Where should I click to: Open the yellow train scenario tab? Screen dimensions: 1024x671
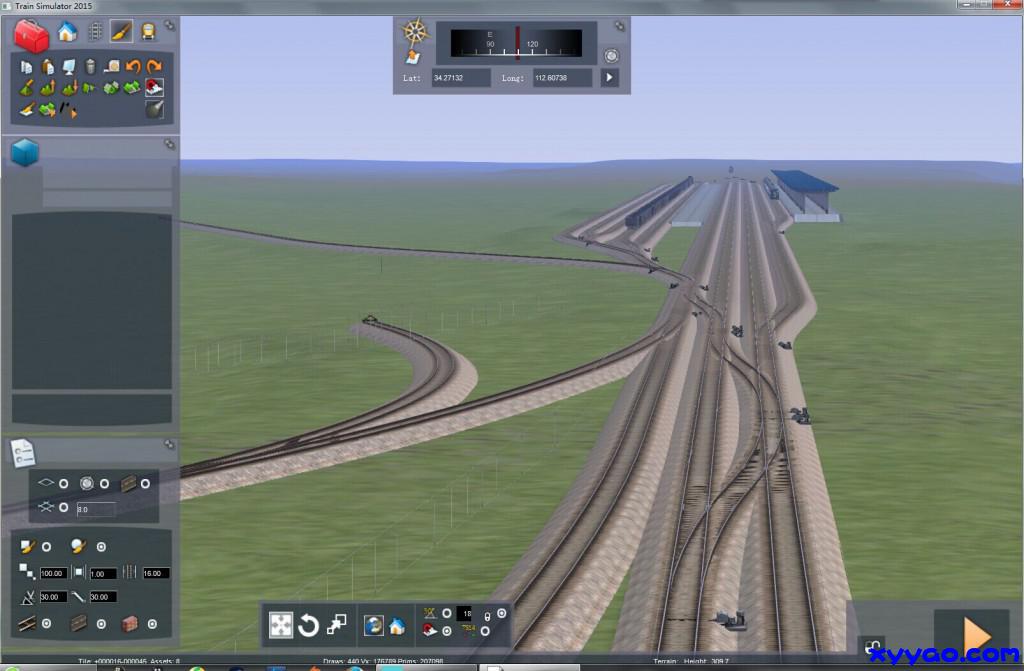pos(148,32)
